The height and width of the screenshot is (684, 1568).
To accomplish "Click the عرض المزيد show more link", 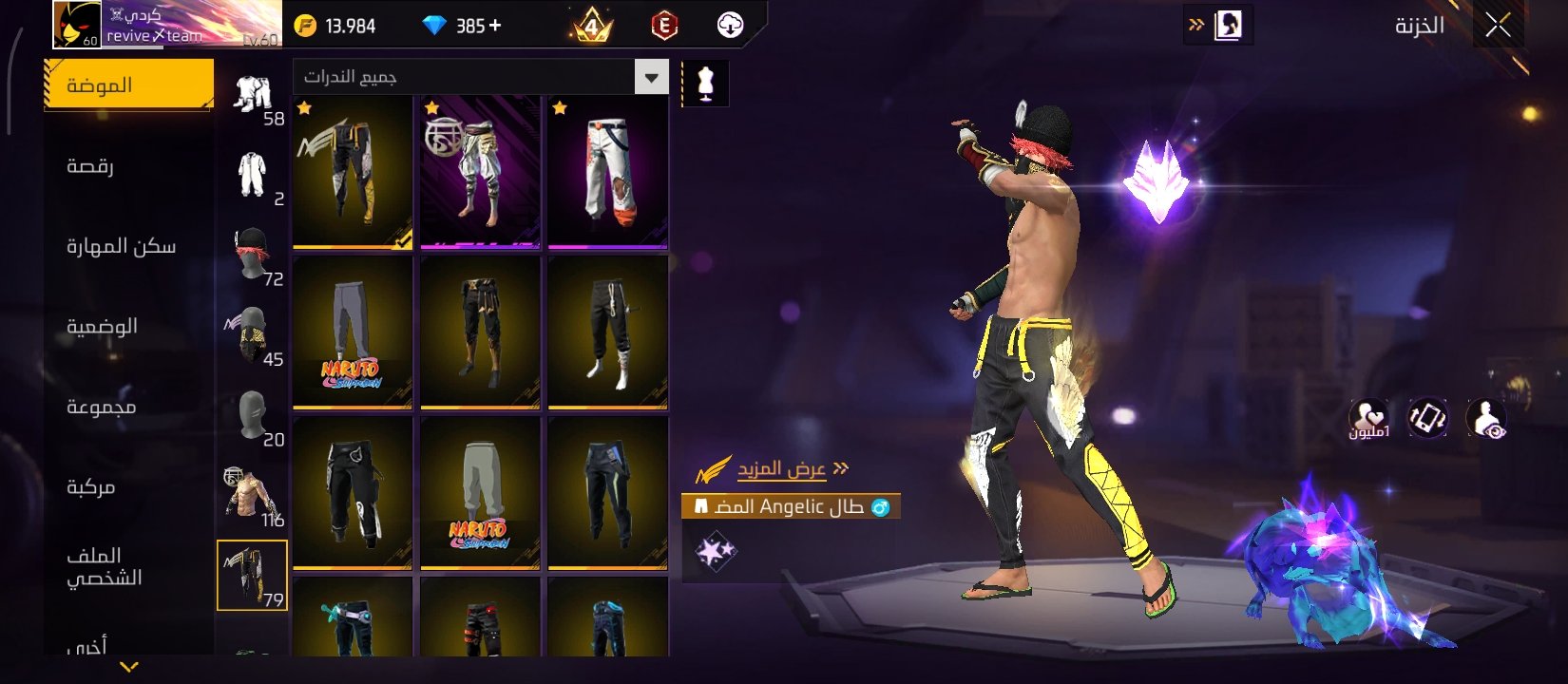I will [781, 469].
